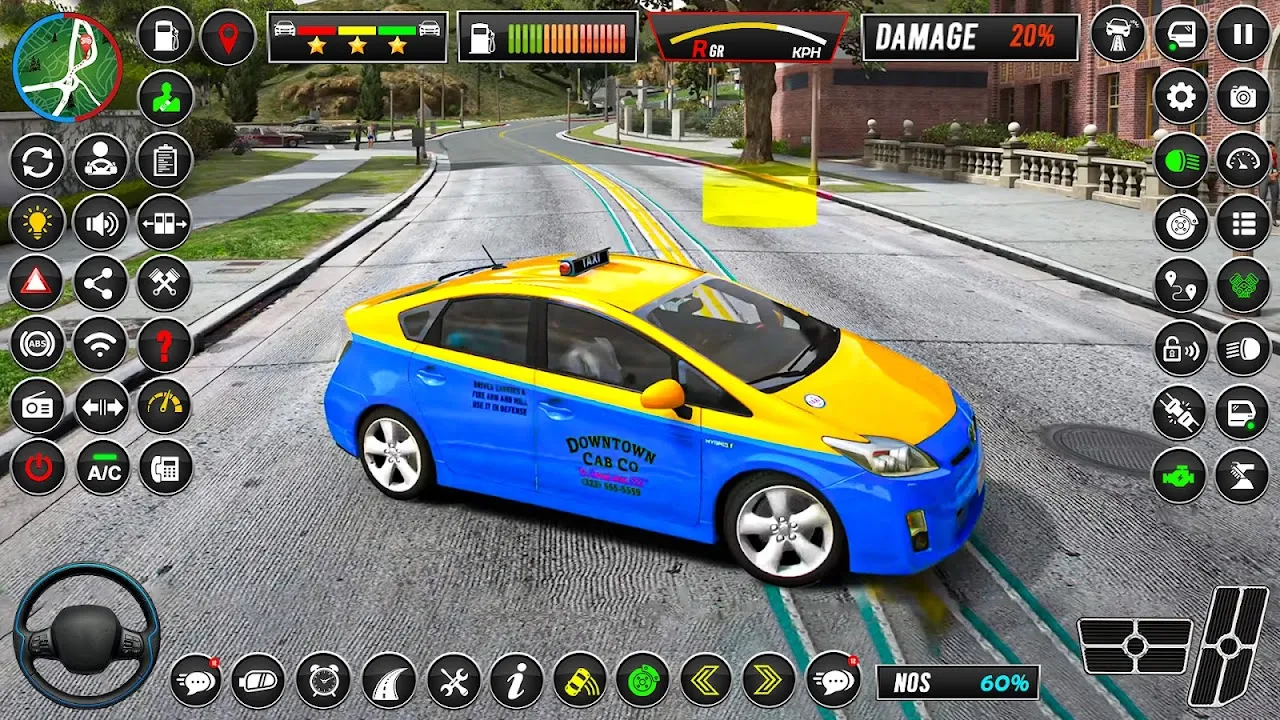
Task: Tap the speaker horn icon
Action: [101, 222]
